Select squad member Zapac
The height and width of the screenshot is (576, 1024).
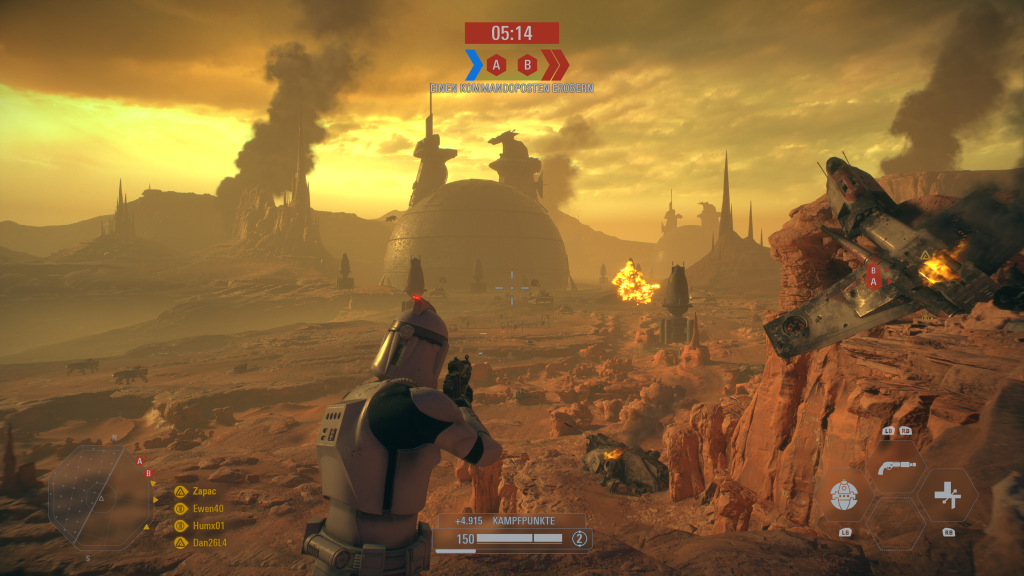199,492
